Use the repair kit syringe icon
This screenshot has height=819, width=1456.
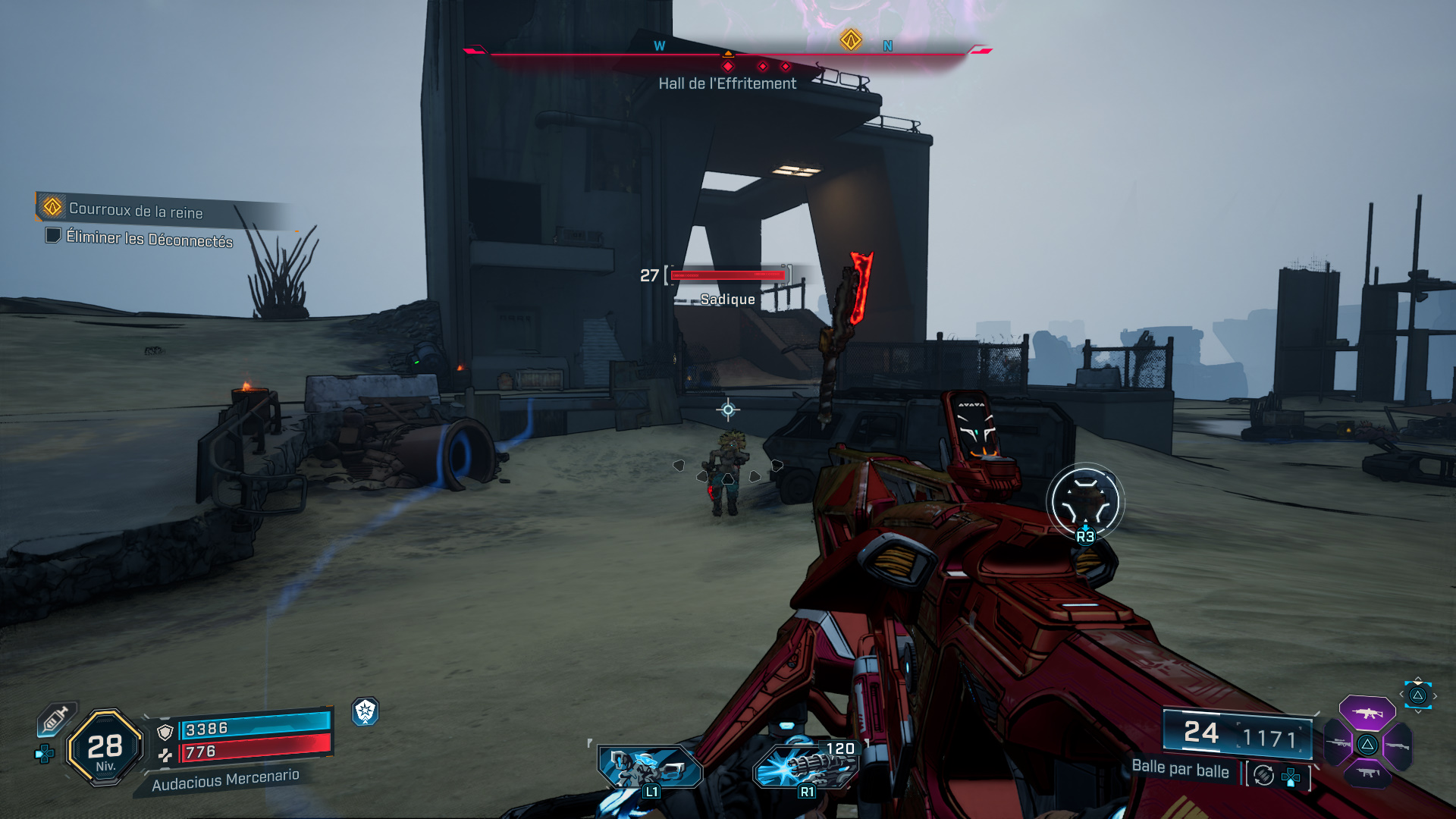[56, 718]
